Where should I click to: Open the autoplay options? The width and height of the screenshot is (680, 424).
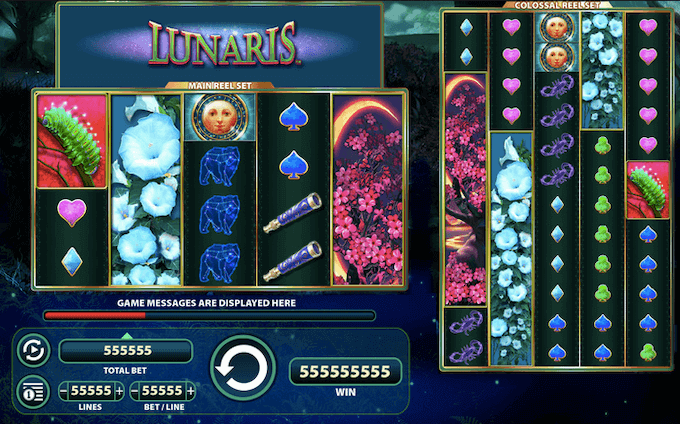[31, 351]
